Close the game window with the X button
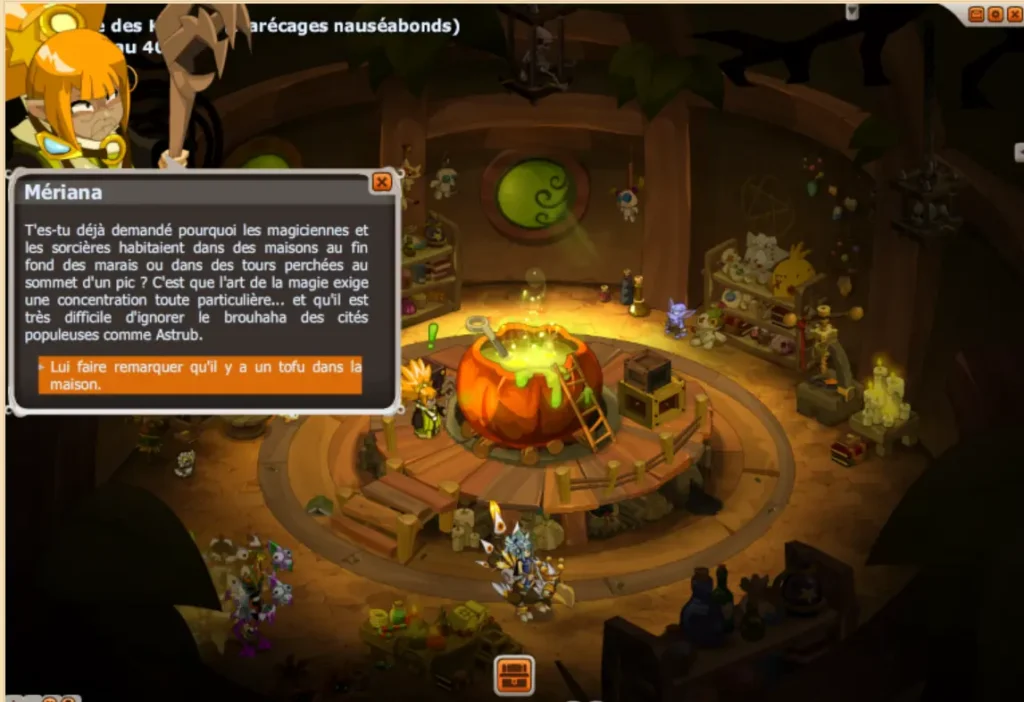This screenshot has height=702, width=1024. coord(1014,13)
